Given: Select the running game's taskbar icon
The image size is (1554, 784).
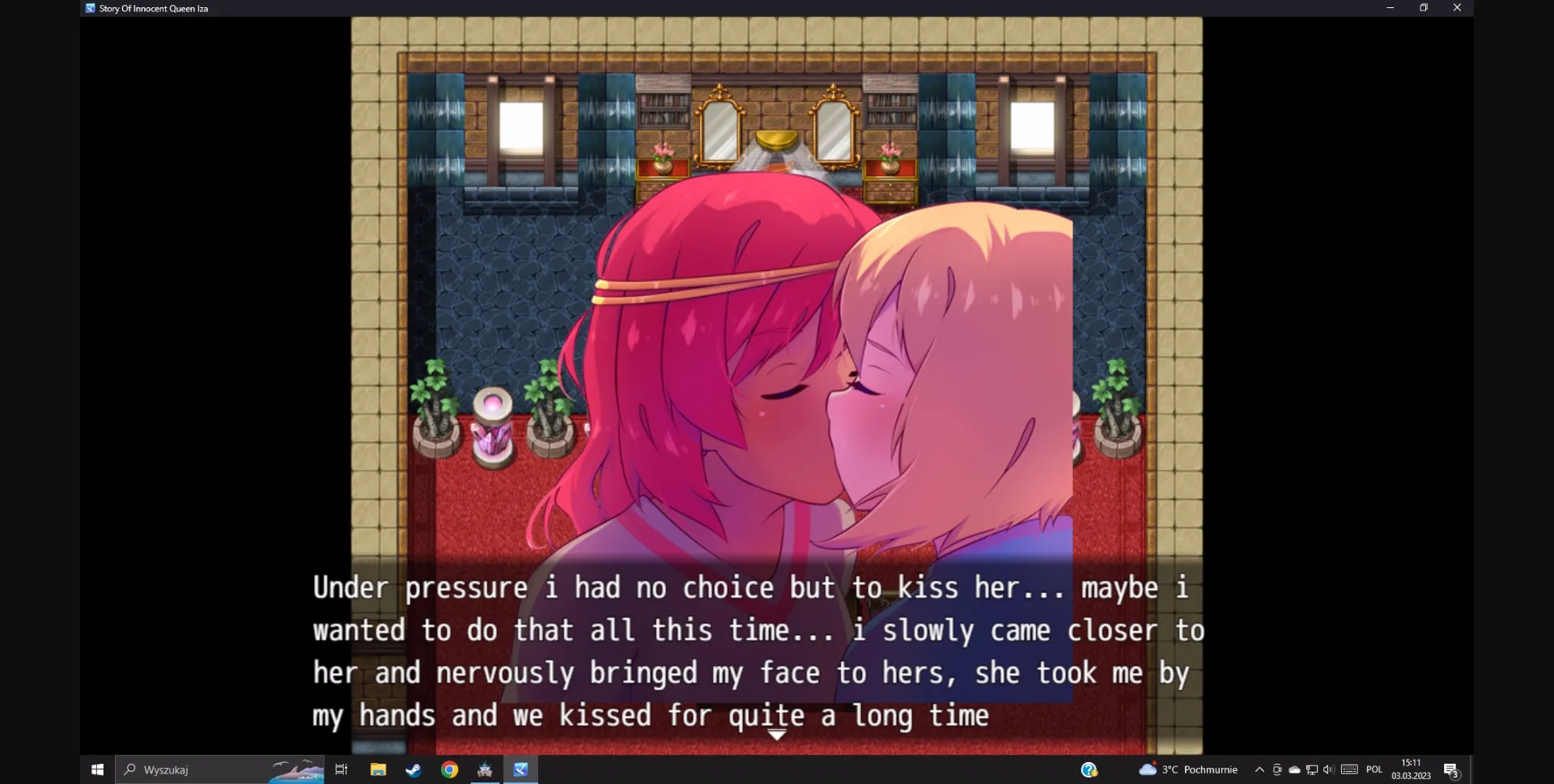Looking at the screenshot, I should [521, 769].
